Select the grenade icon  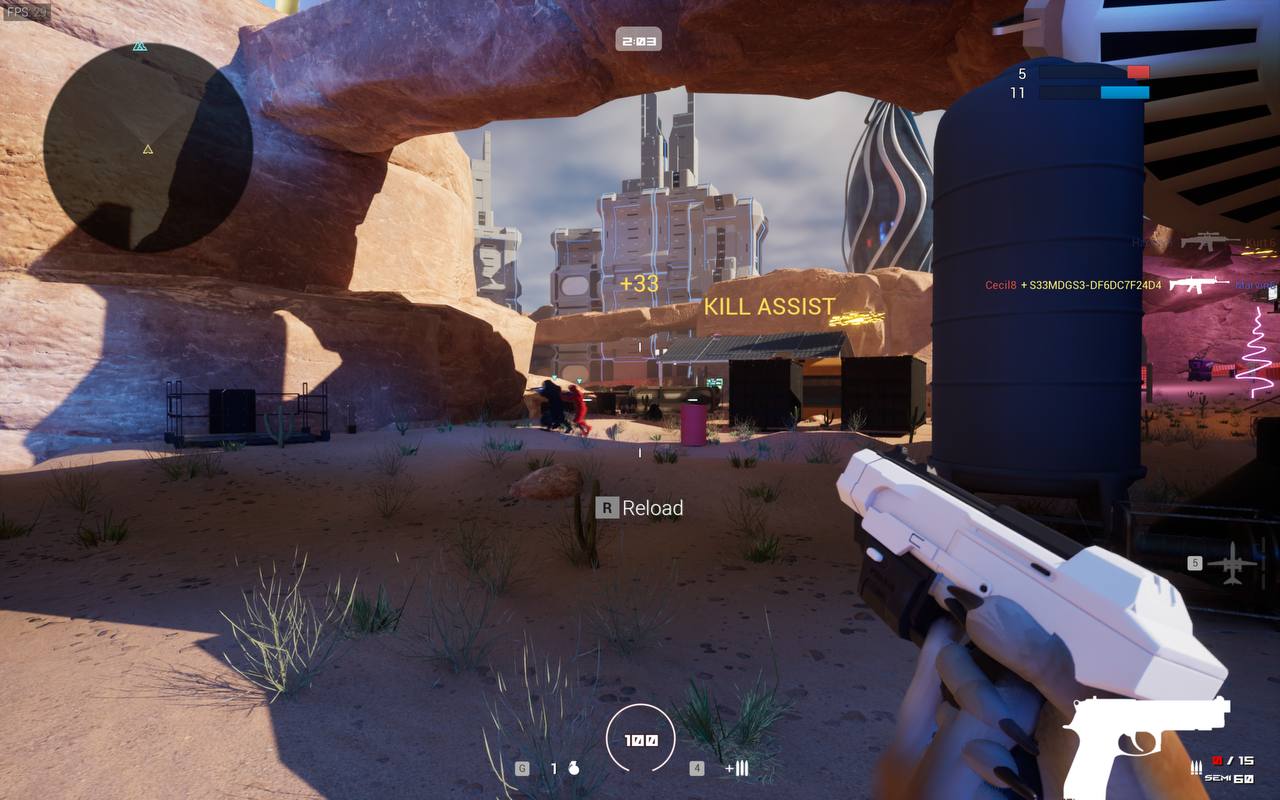(x=573, y=769)
